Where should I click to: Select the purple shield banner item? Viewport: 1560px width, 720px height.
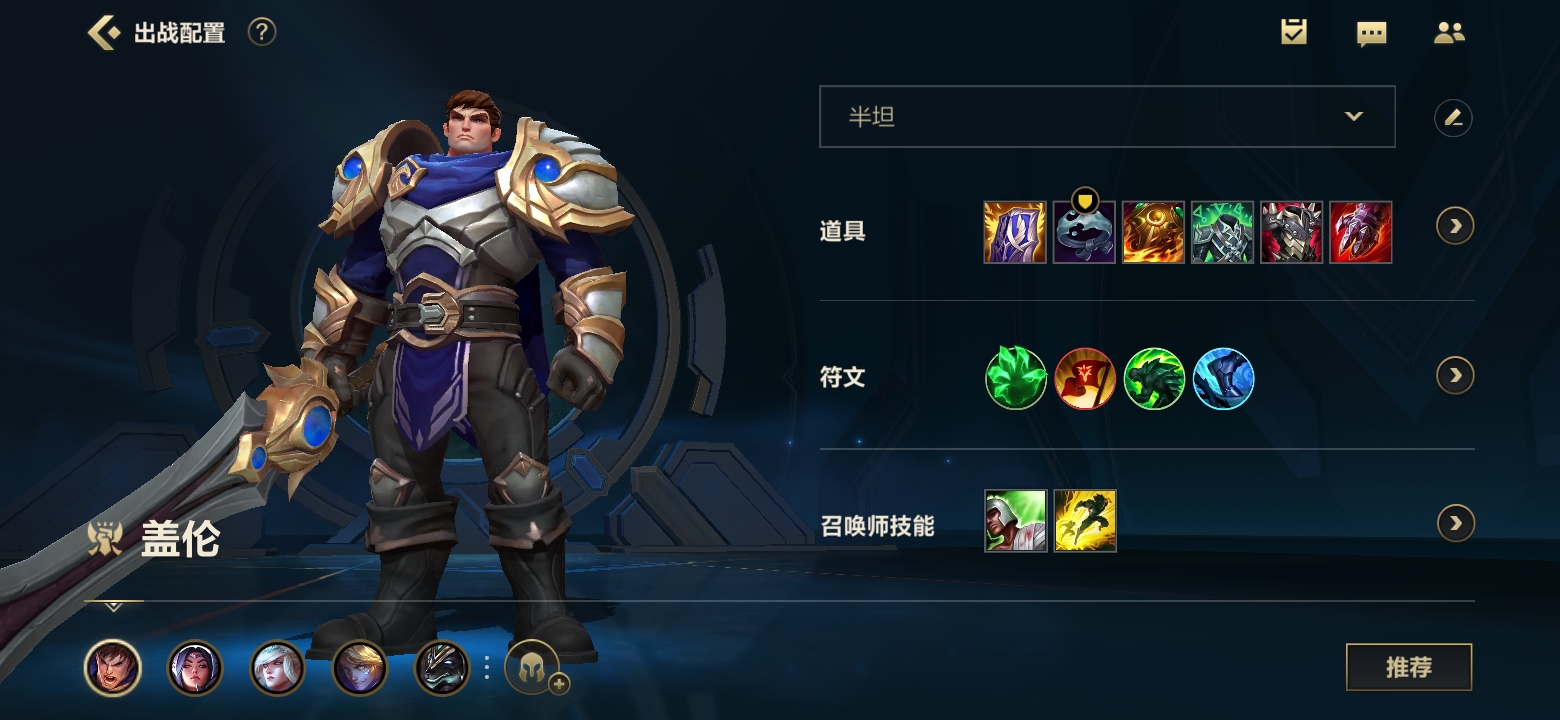(1015, 232)
